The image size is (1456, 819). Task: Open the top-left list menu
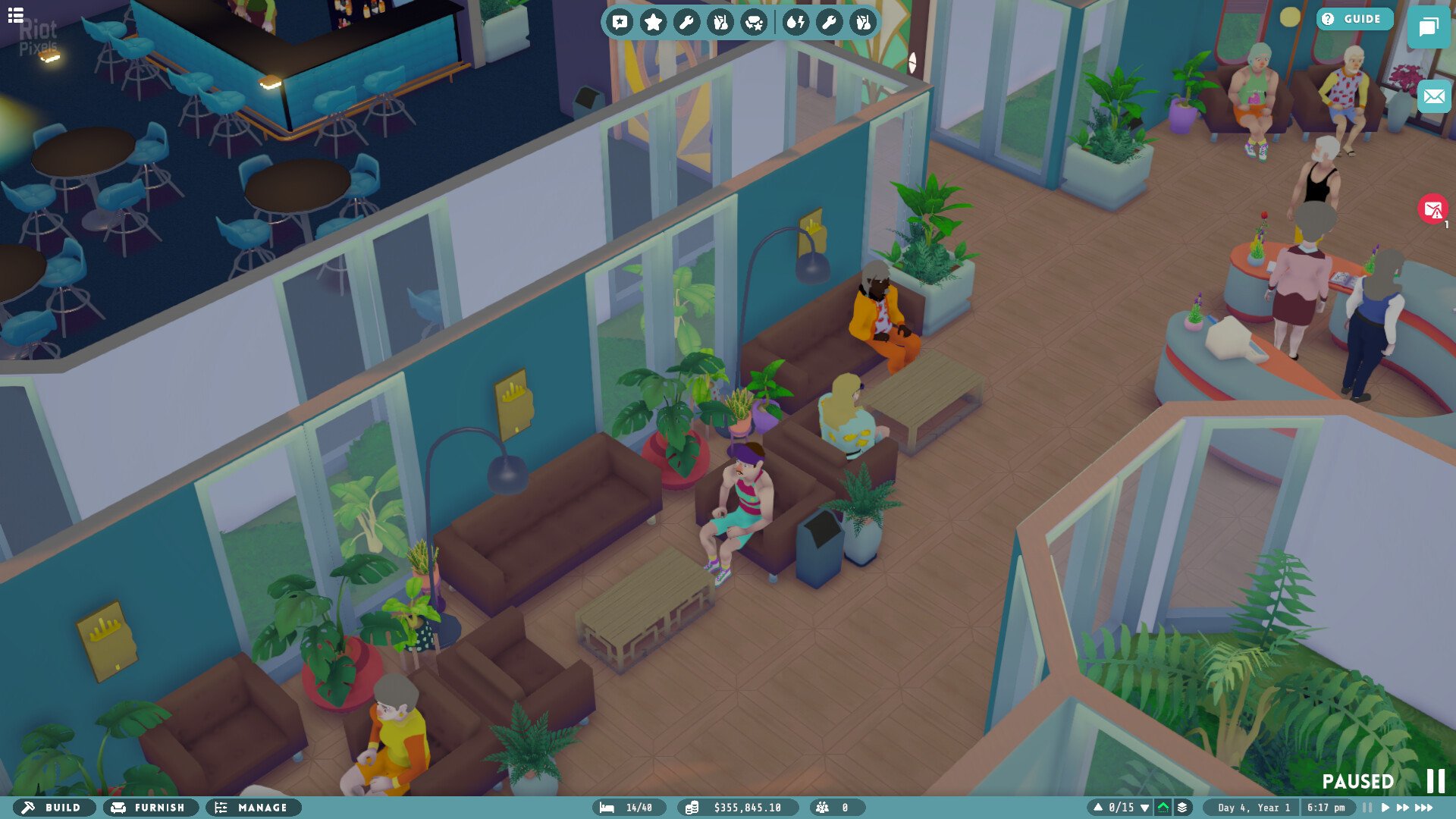pos(15,14)
